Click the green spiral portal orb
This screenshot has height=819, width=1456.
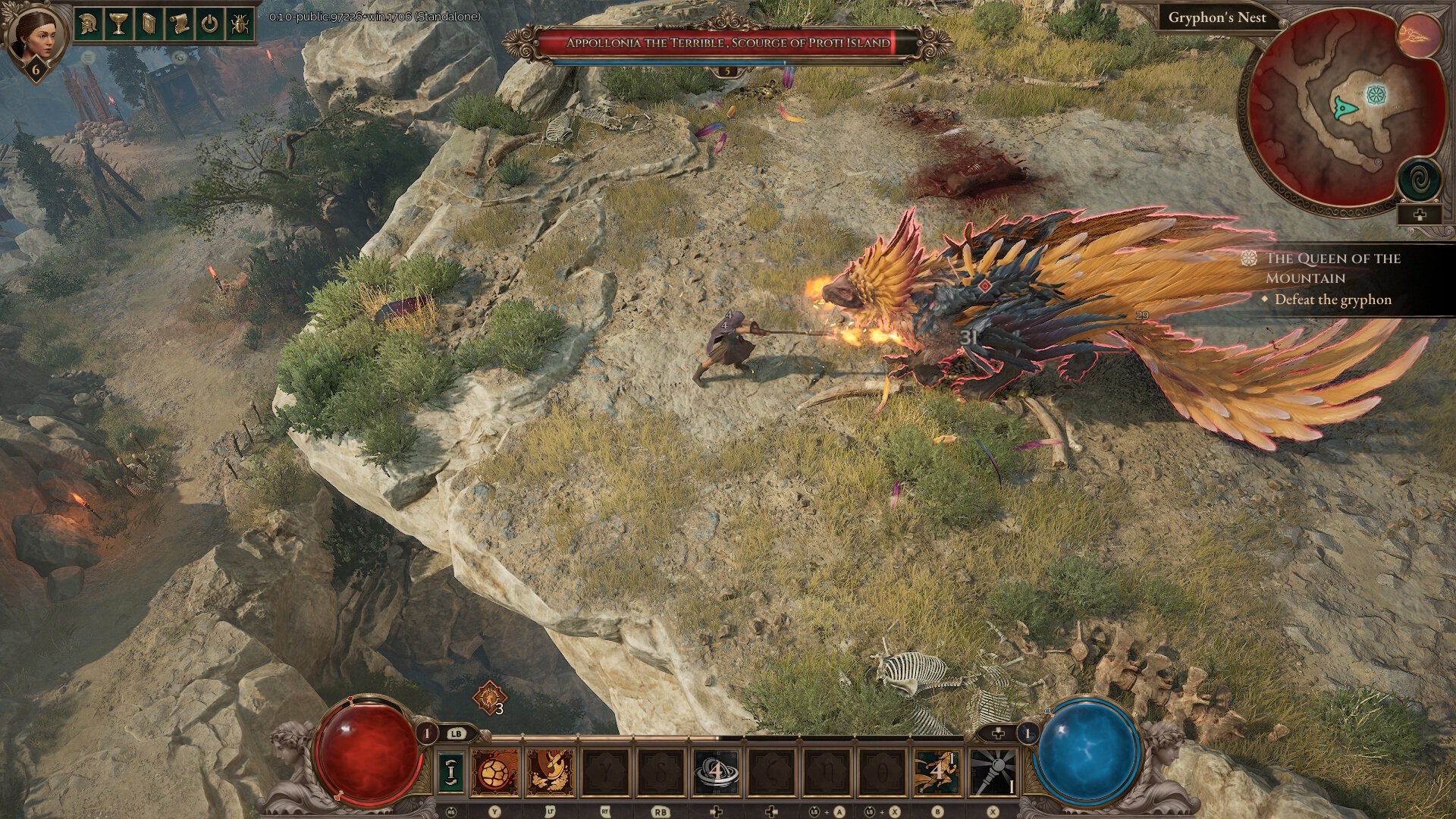1420,180
